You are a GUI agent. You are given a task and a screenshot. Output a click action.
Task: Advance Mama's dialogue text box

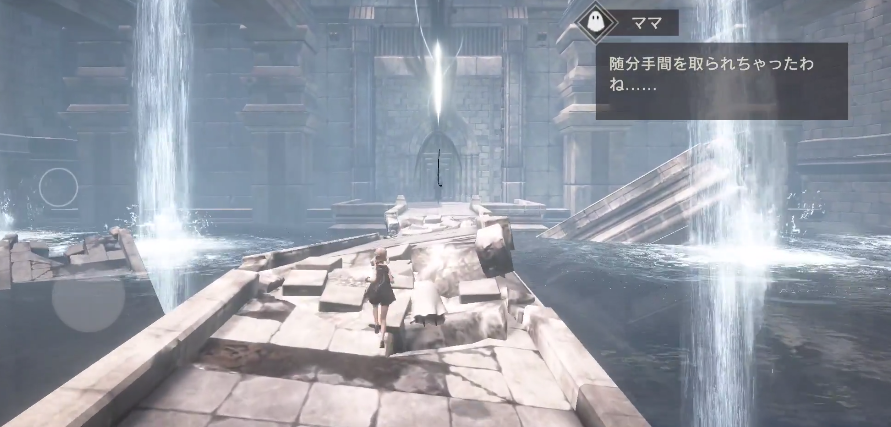(721, 80)
